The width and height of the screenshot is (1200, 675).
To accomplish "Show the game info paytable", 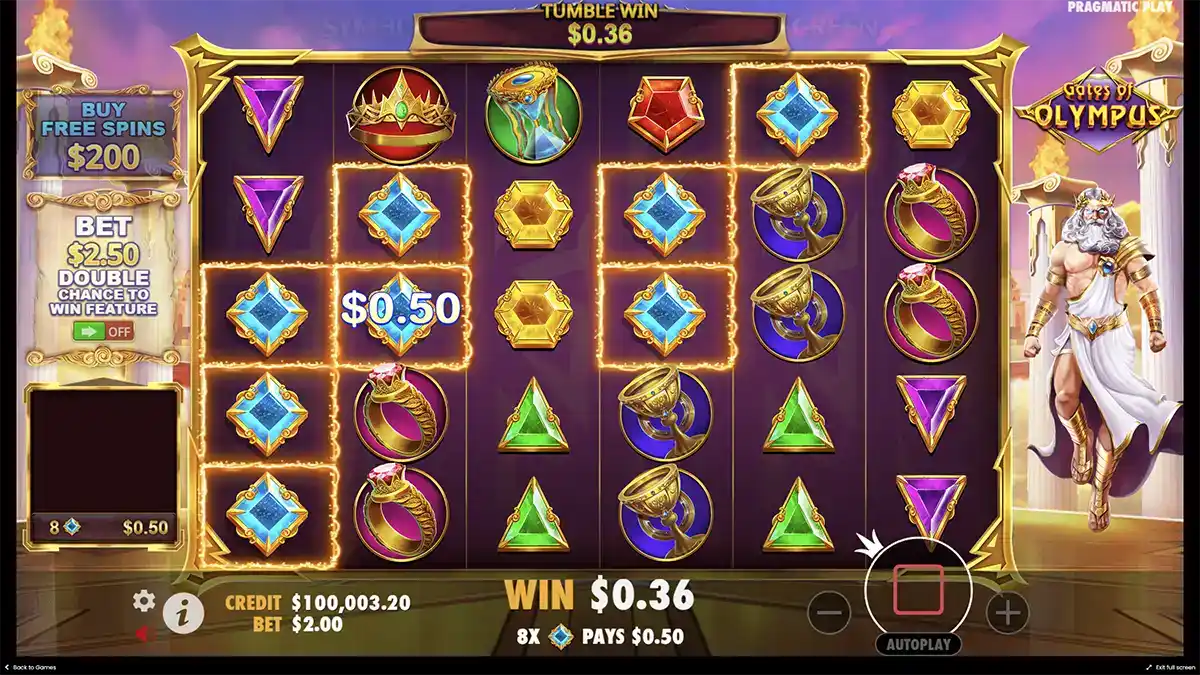I will click(183, 612).
